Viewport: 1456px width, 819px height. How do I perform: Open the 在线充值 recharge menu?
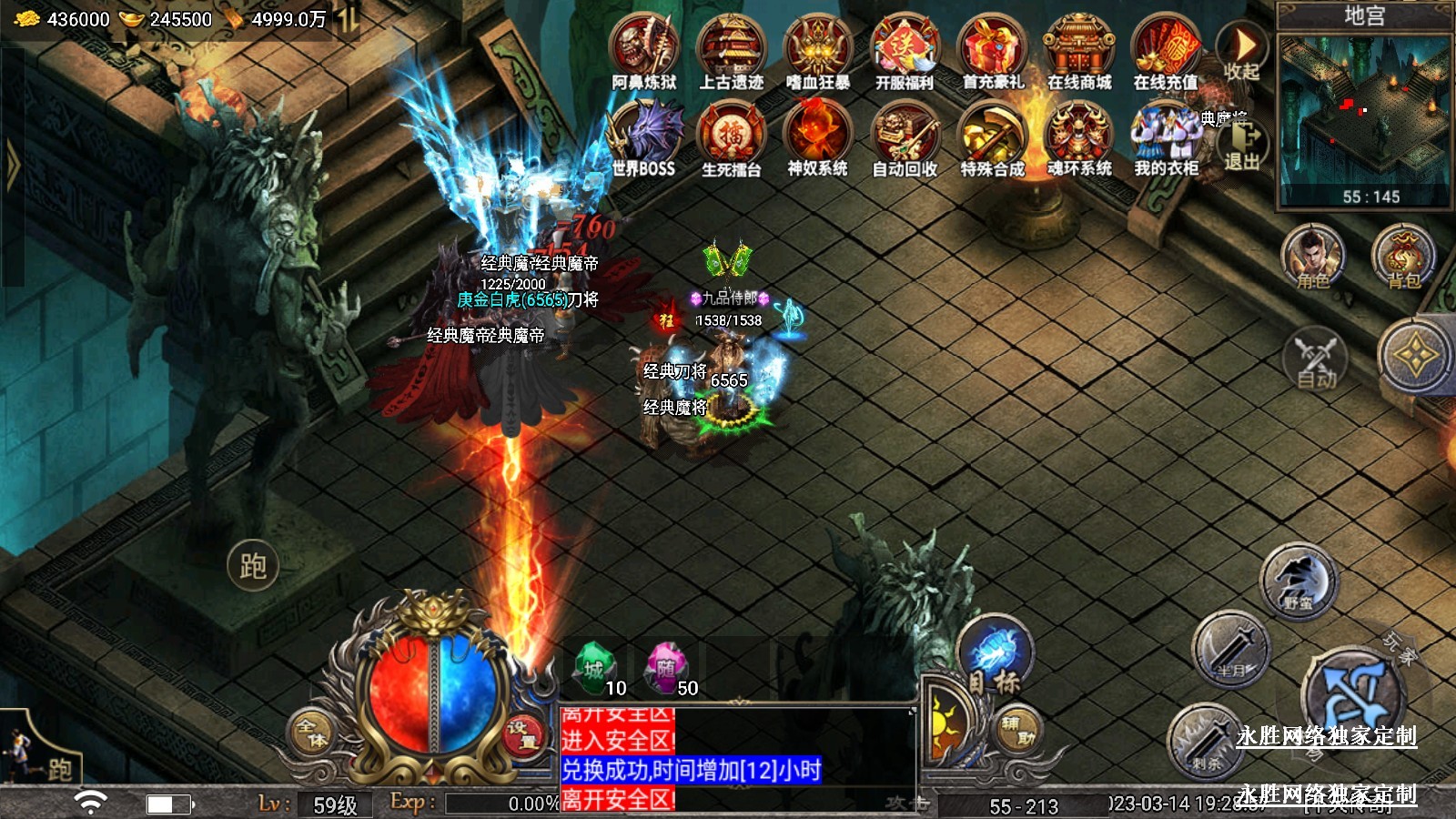(1165, 52)
